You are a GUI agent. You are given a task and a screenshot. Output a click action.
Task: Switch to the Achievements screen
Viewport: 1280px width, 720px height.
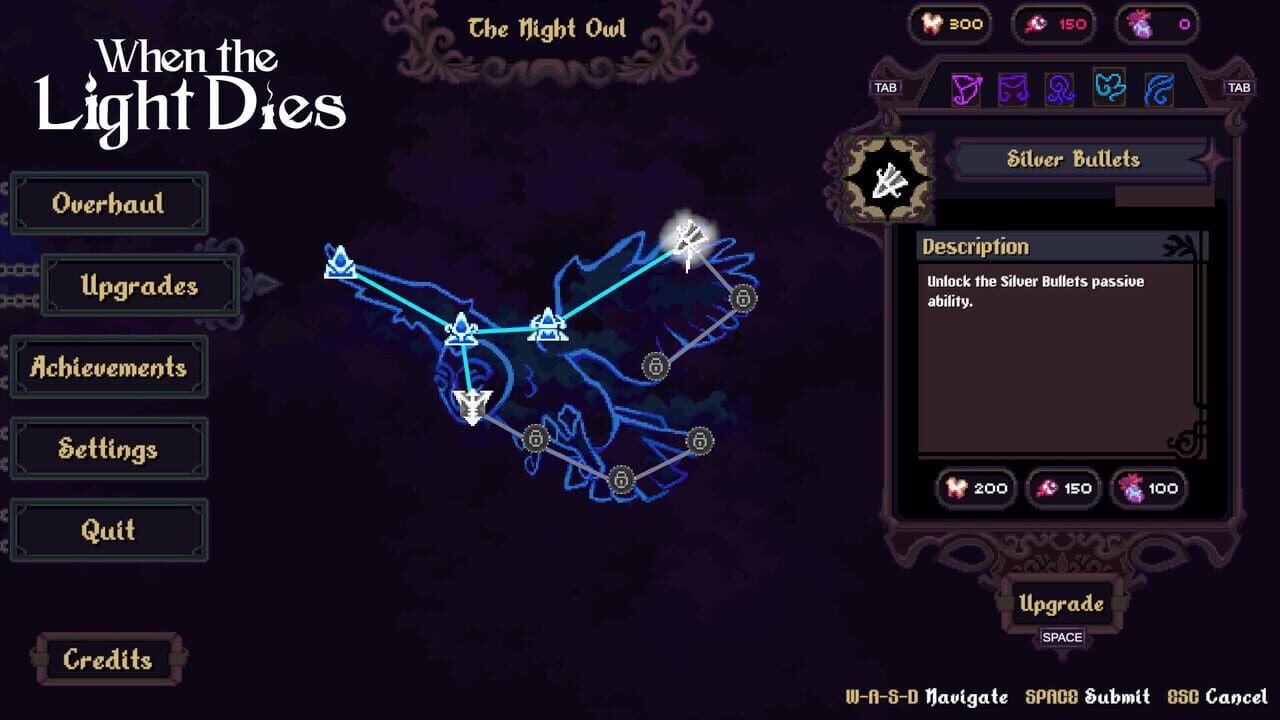point(108,367)
